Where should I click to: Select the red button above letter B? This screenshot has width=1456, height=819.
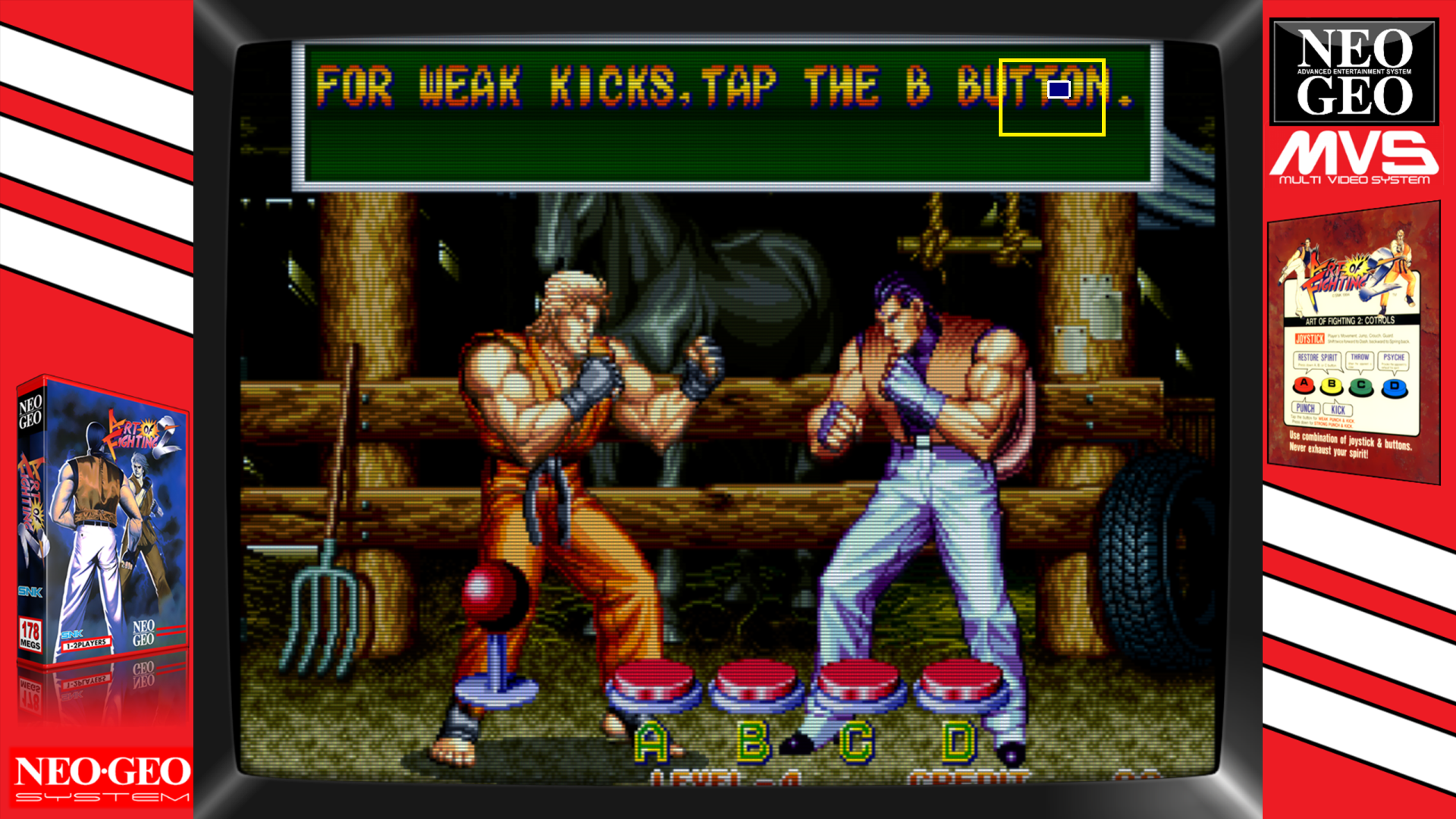(x=756, y=682)
